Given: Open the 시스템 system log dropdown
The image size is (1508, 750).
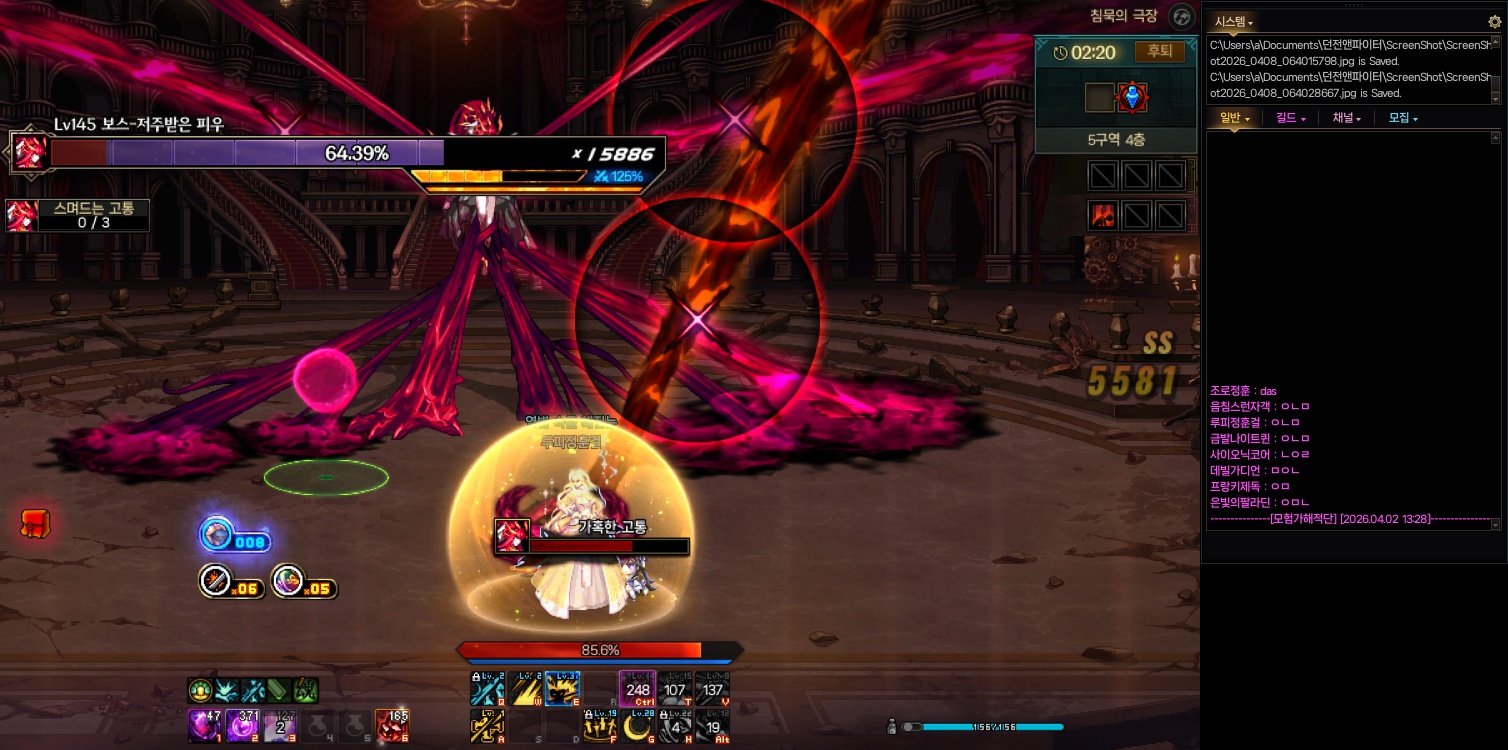Looking at the screenshot, I should pos(1233,21).
